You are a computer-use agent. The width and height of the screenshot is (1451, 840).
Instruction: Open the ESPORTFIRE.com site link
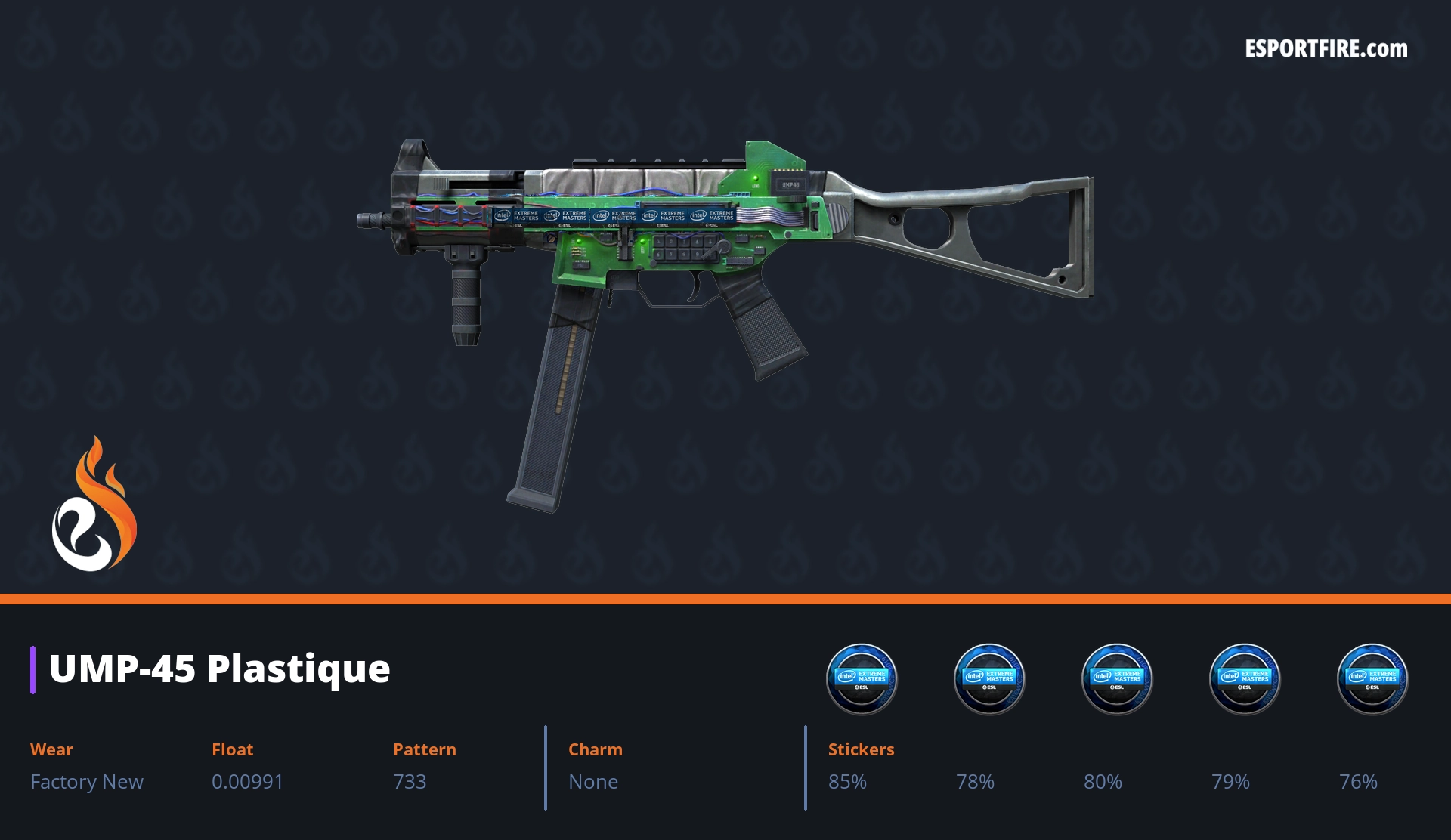tap(1326, 49)
